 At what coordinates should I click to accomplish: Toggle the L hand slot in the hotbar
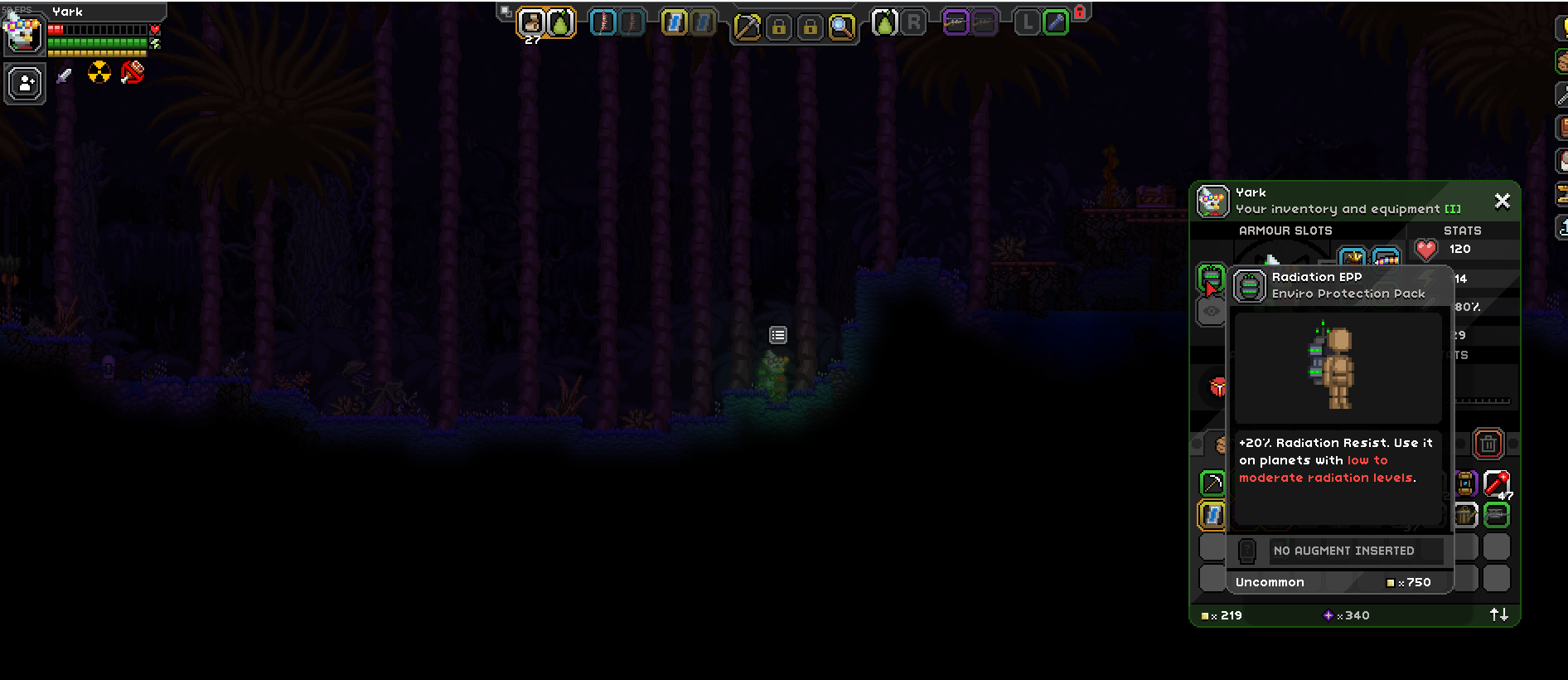coord(1026,22)
